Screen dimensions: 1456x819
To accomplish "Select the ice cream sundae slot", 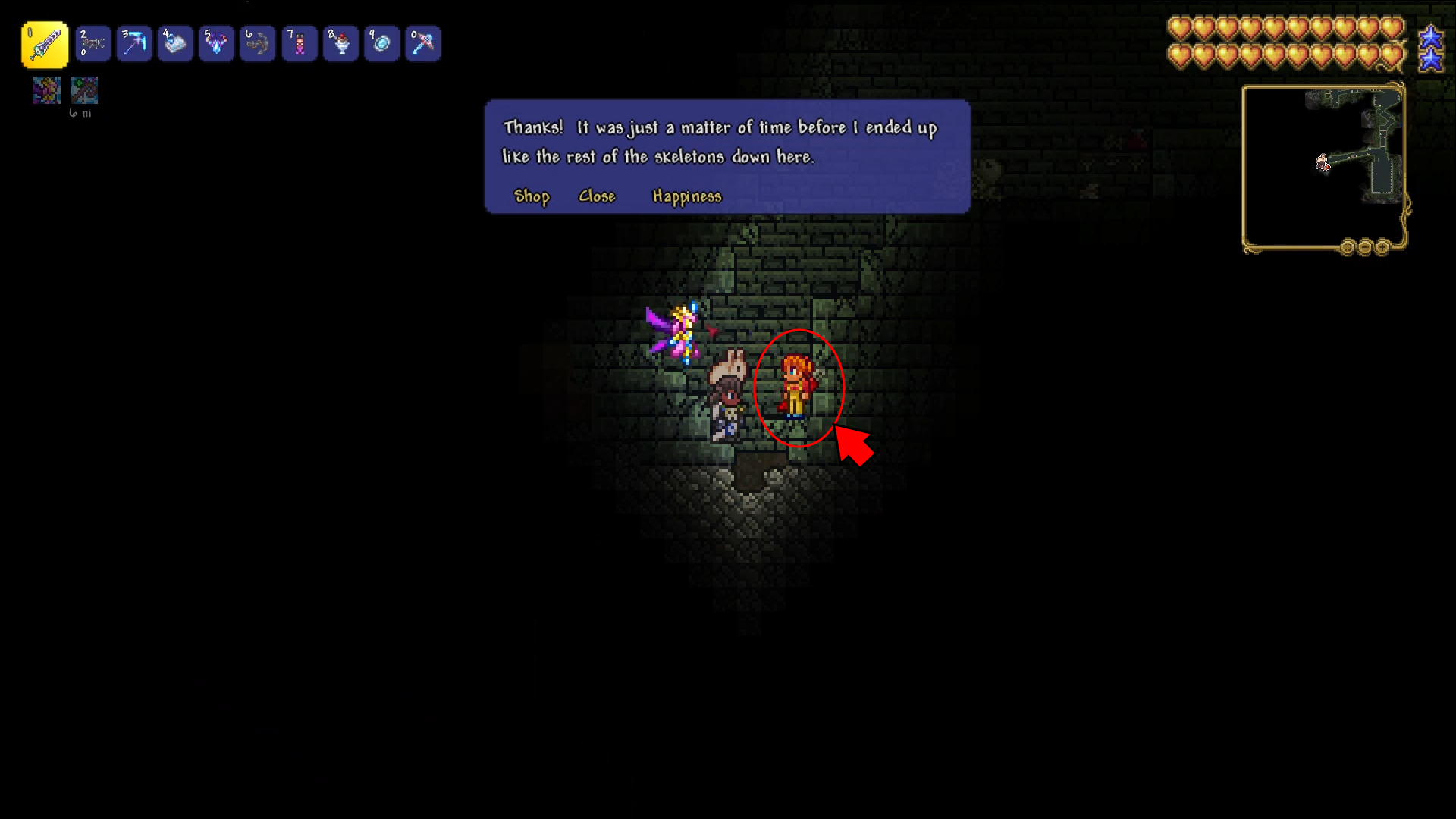I will coord(340,44).
